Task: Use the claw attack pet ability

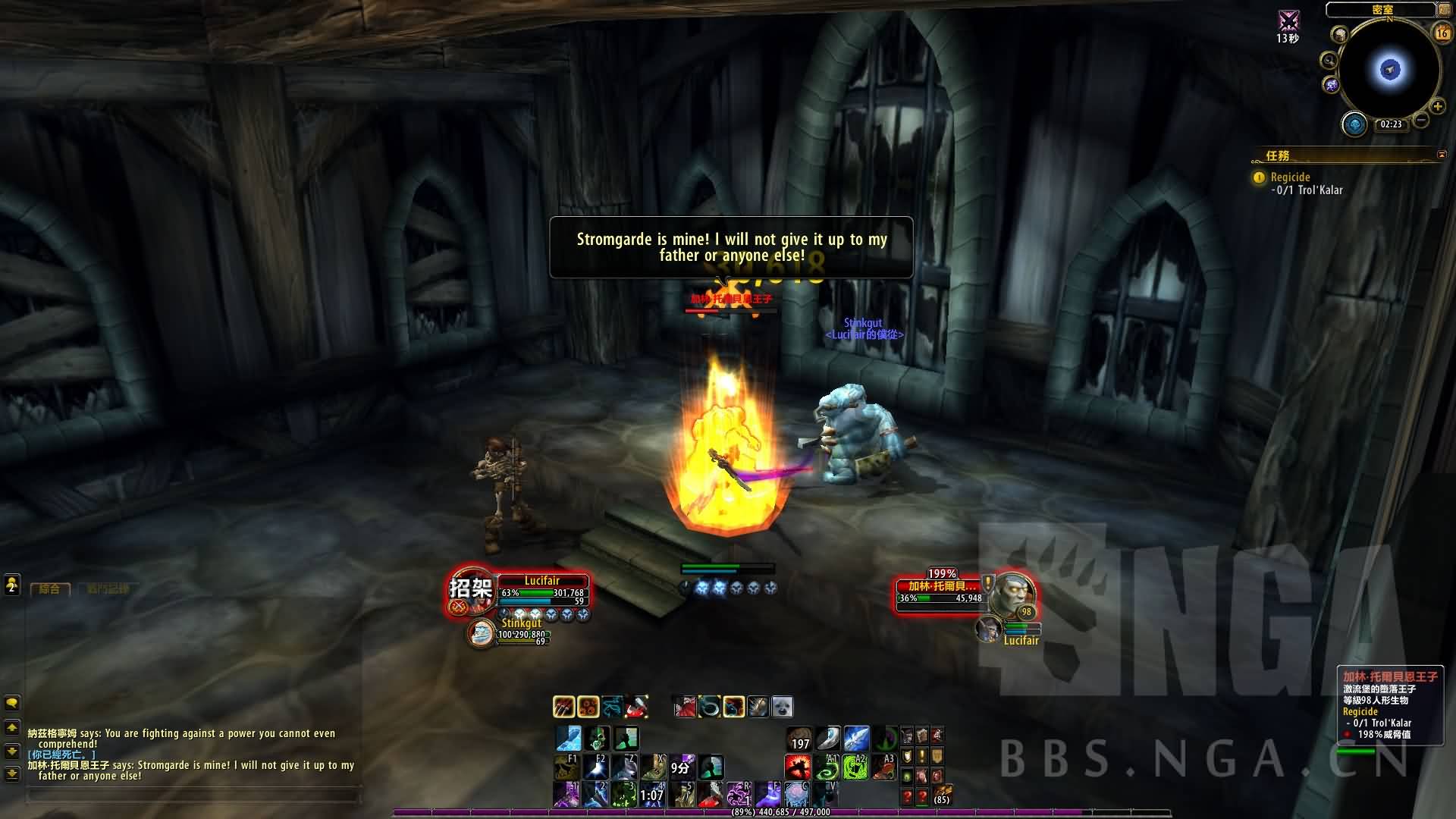Action: tap(563, 707)
